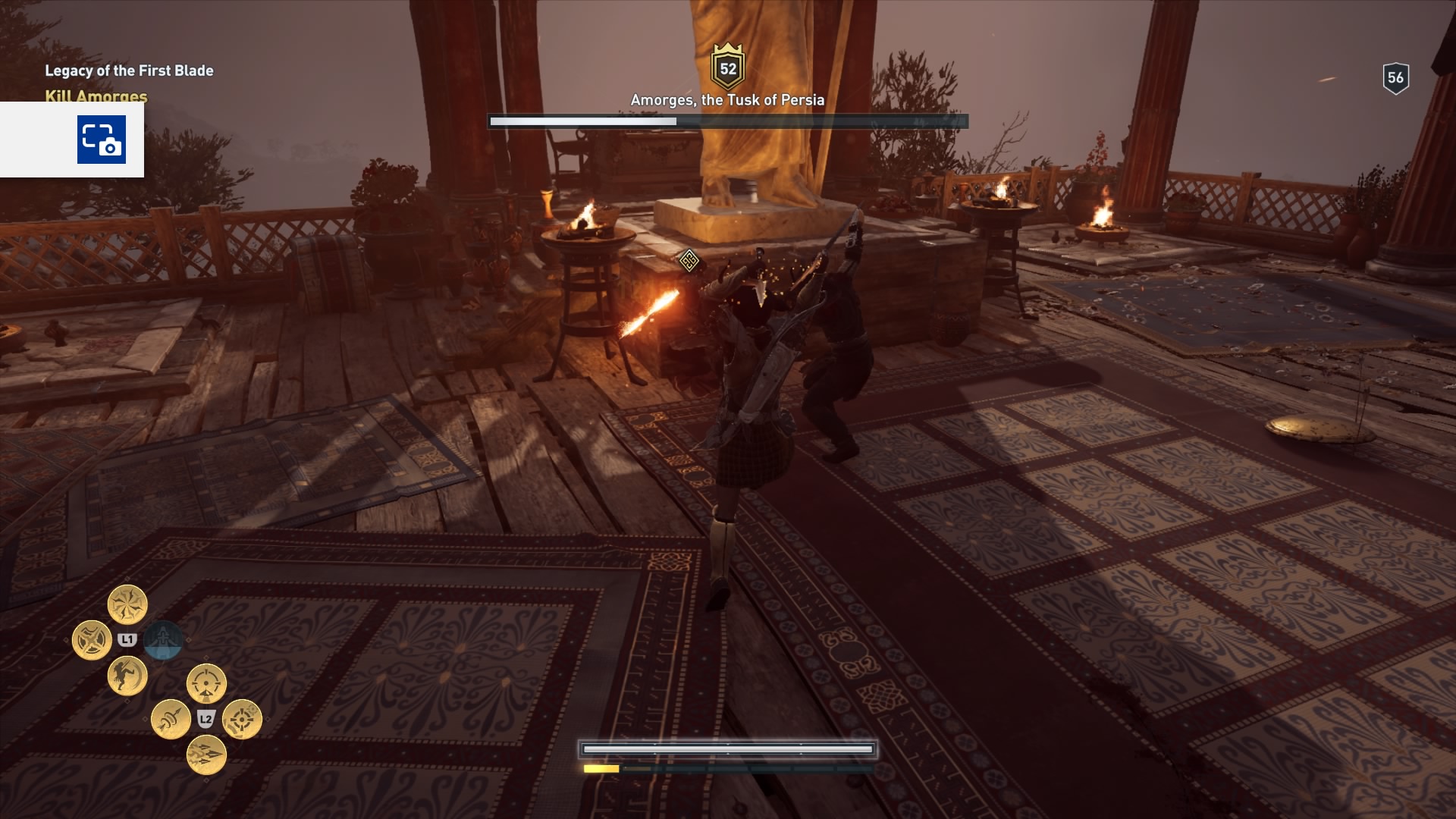Click the L2 button prompt label
The image size is (1456, 819).
tap(206, 719)
